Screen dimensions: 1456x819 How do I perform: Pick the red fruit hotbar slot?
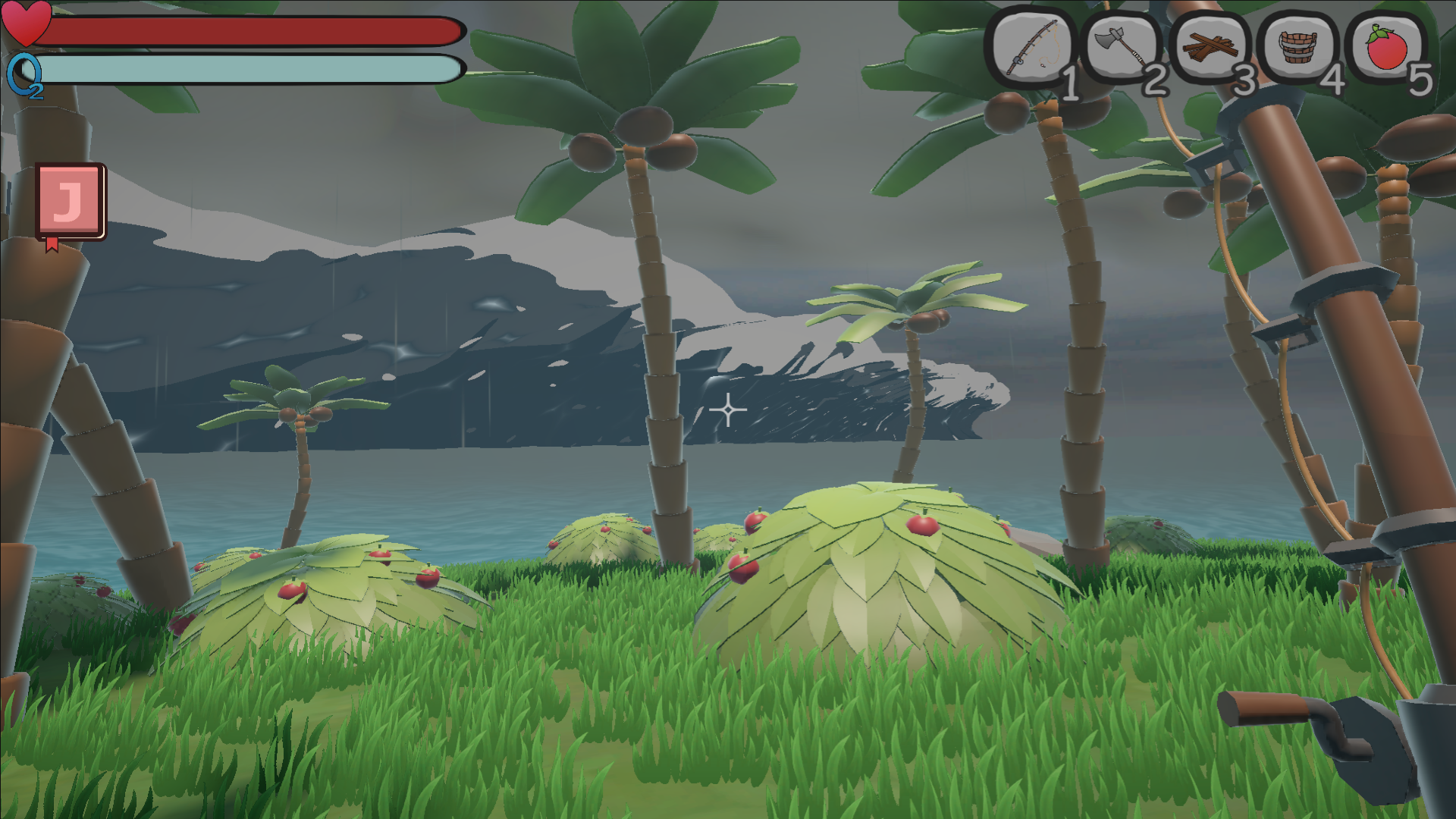(1387, 48)
